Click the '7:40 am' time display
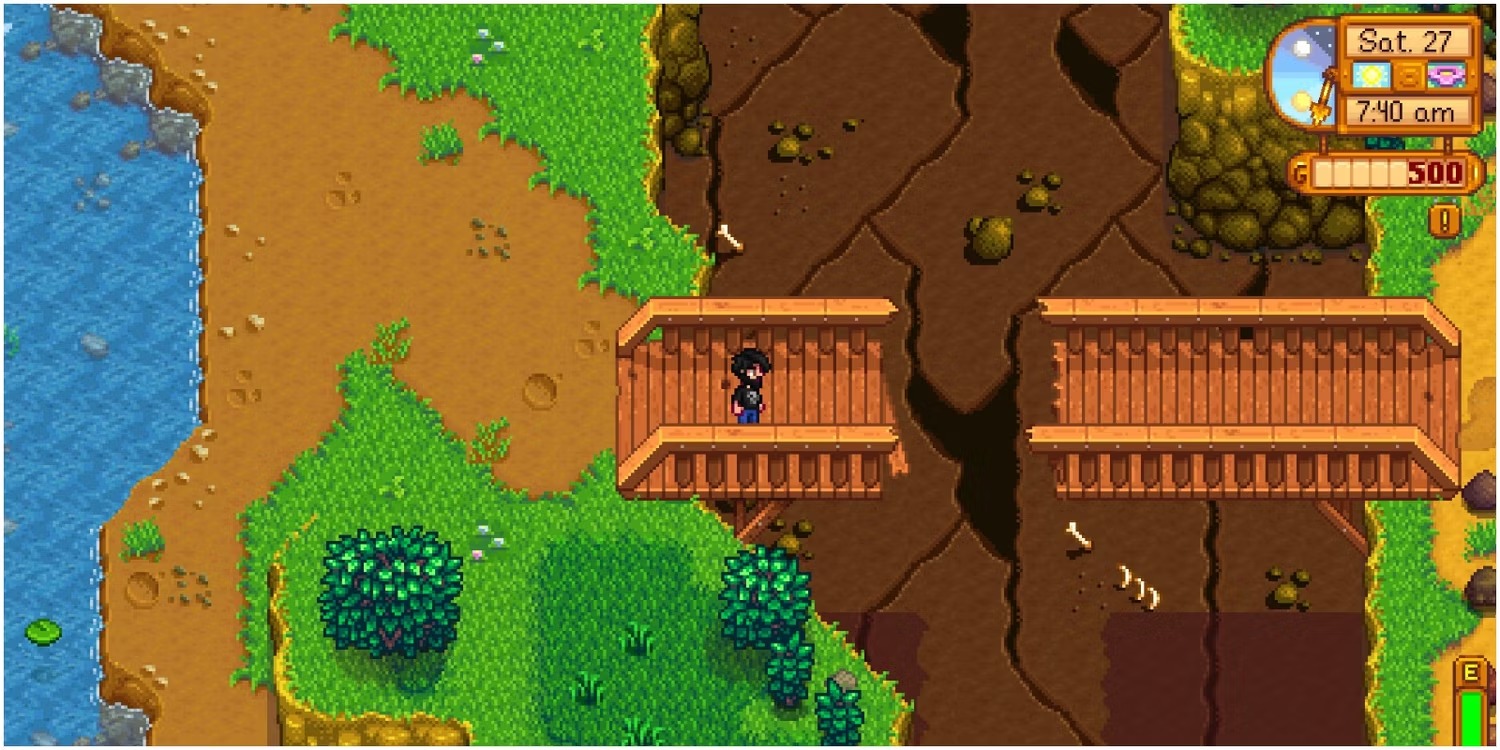Image resolution: width=1500 pixels, height=750 pixels. pos(1408,112)
